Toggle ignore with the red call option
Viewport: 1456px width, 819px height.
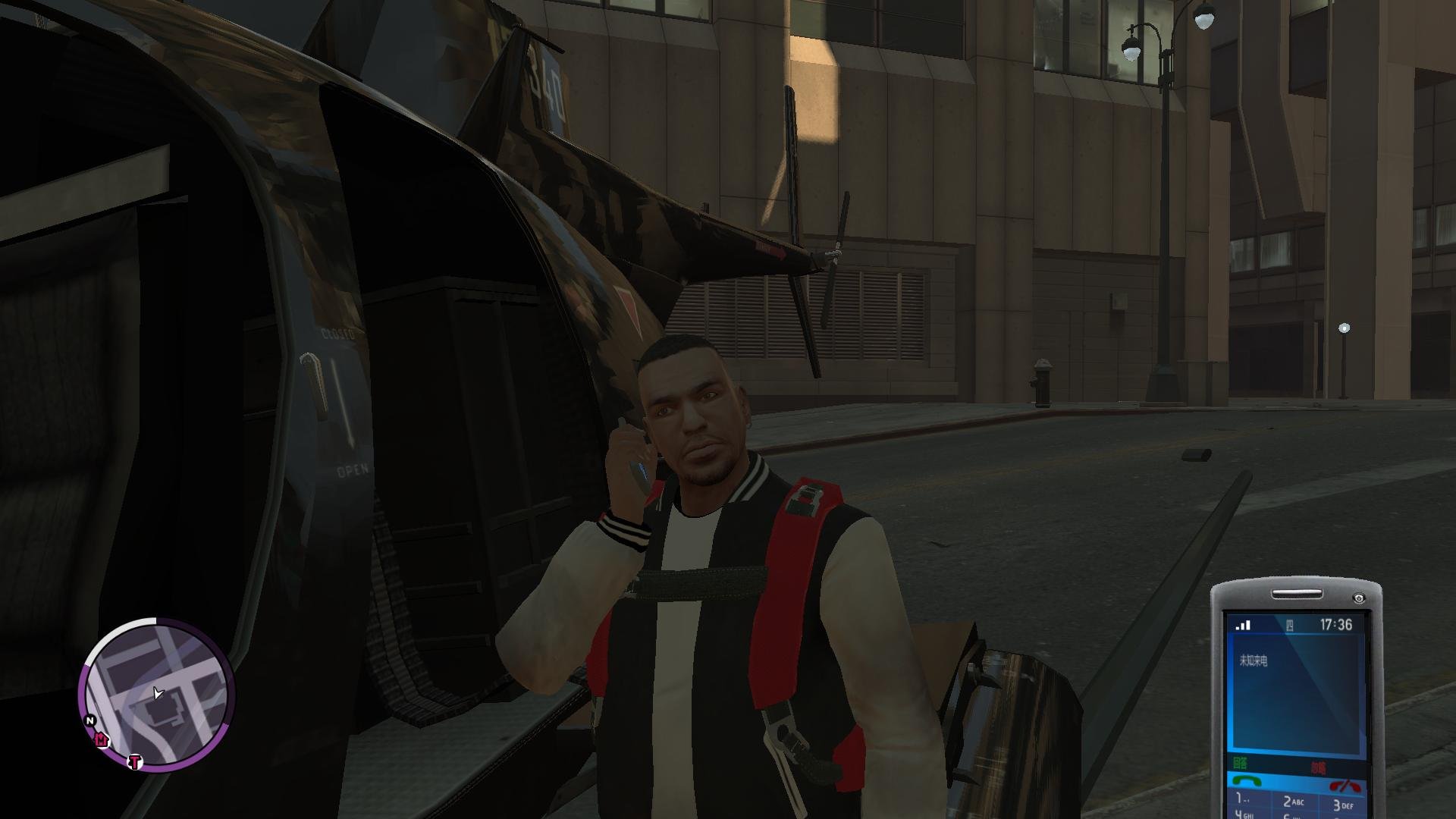click(x=1319, y=767)
